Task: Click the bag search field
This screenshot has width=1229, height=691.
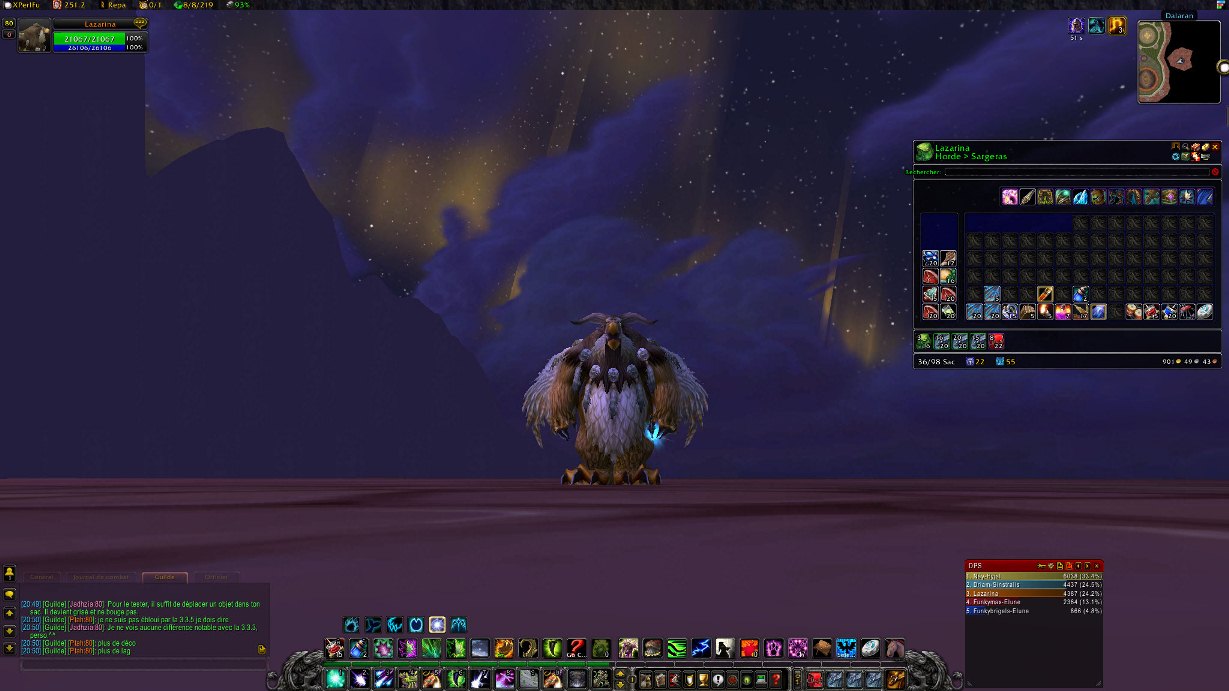Action: (1076, 172)
